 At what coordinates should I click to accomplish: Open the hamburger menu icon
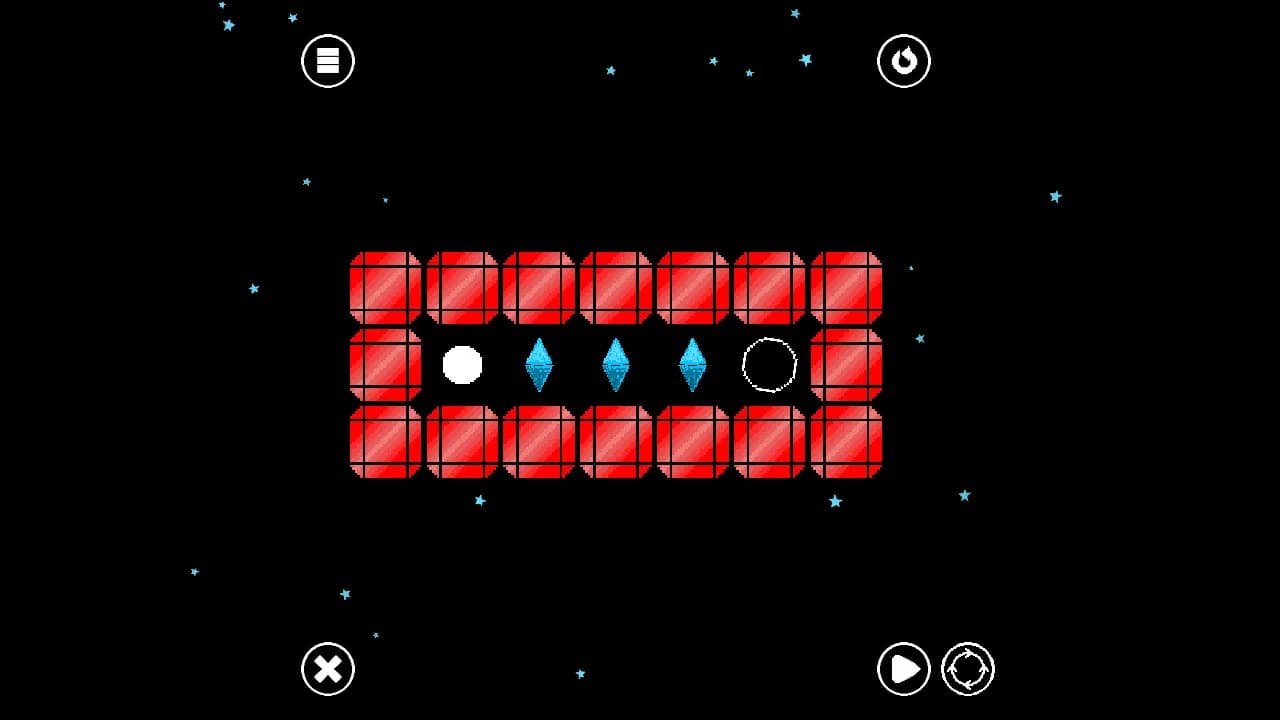pyautogui.click(x=327, y=60)
